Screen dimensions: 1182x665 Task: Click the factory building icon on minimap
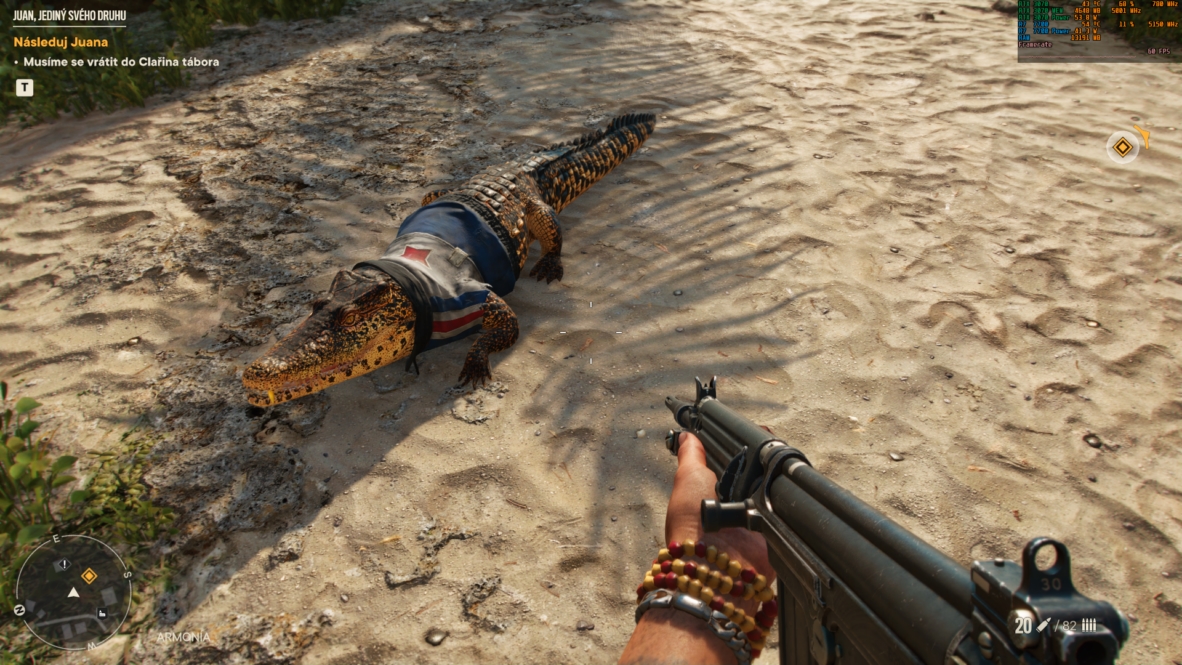pyautogui.click(x=102, y=613)
